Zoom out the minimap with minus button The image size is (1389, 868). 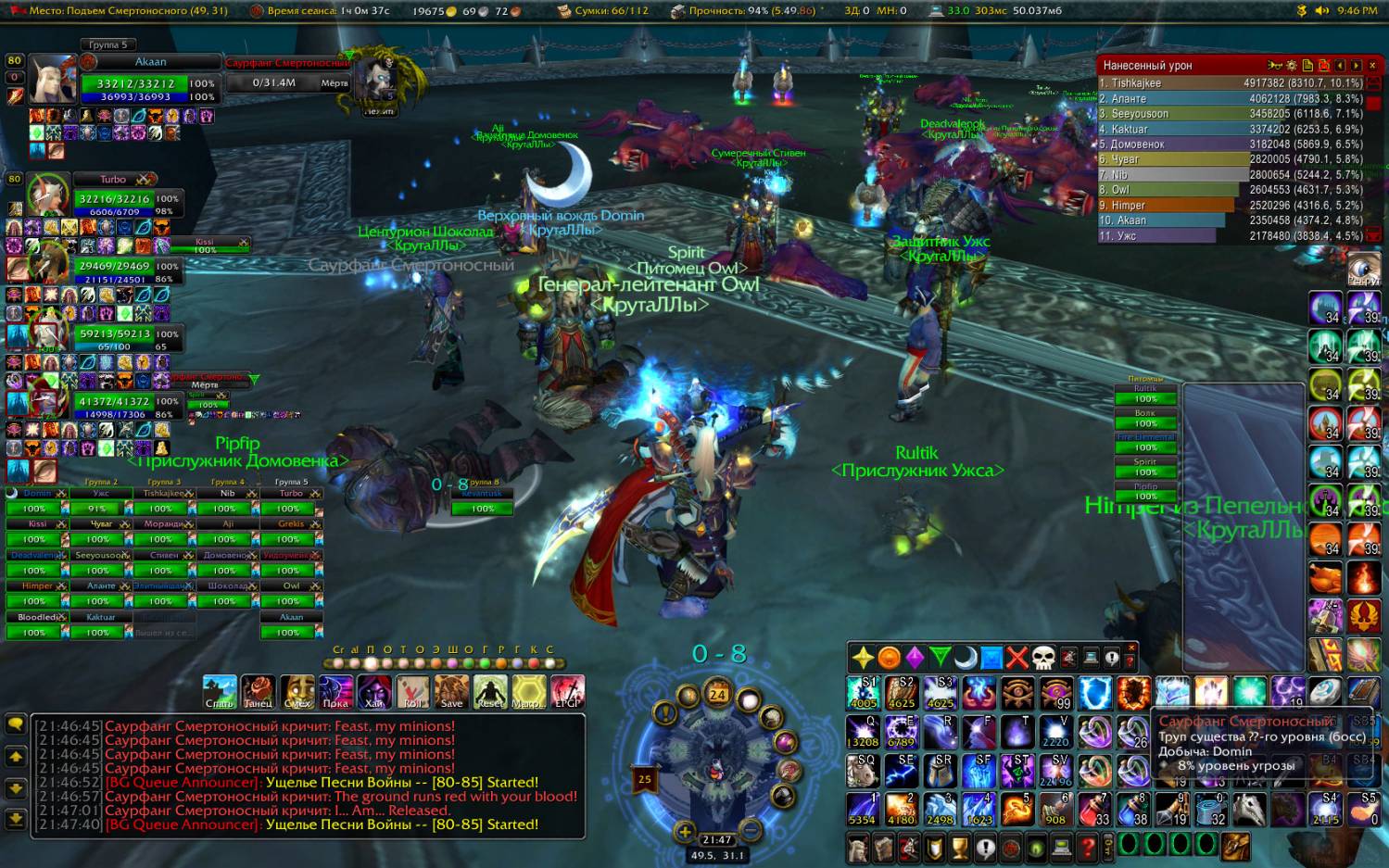751,830
